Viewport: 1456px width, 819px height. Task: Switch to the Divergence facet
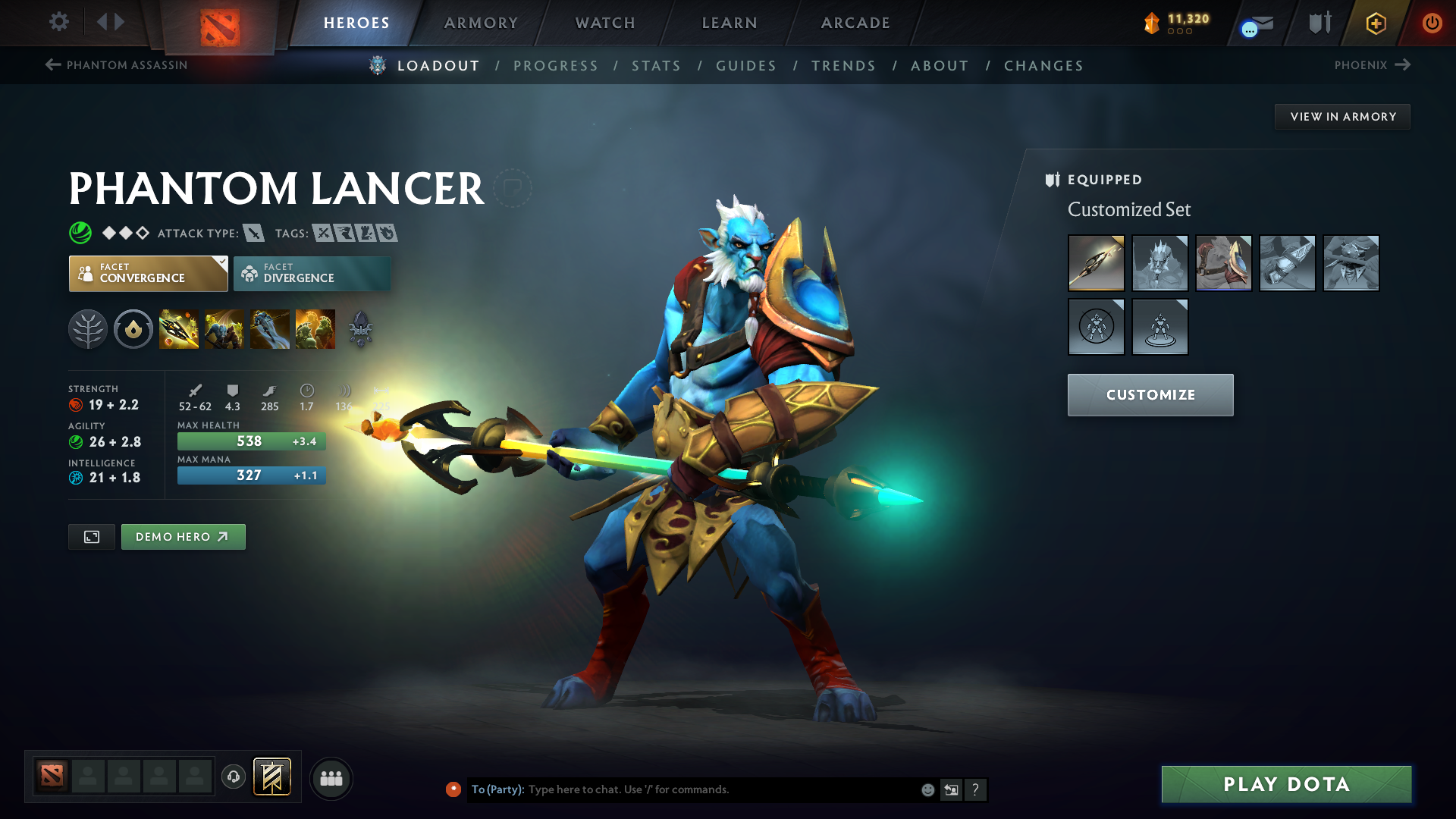coord(311,273)
